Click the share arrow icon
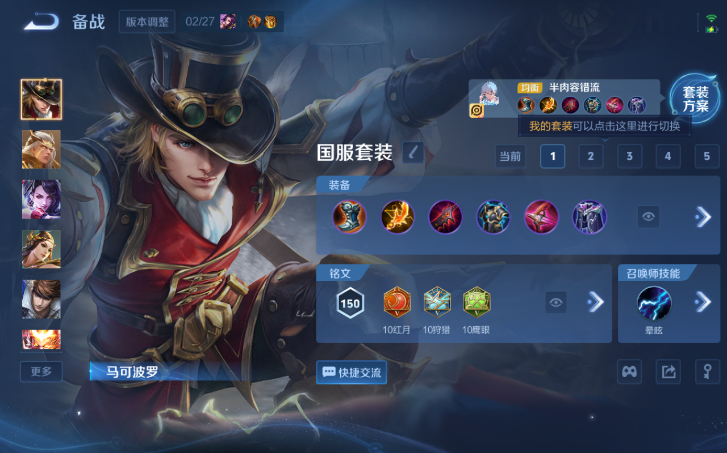 [667, 372]
